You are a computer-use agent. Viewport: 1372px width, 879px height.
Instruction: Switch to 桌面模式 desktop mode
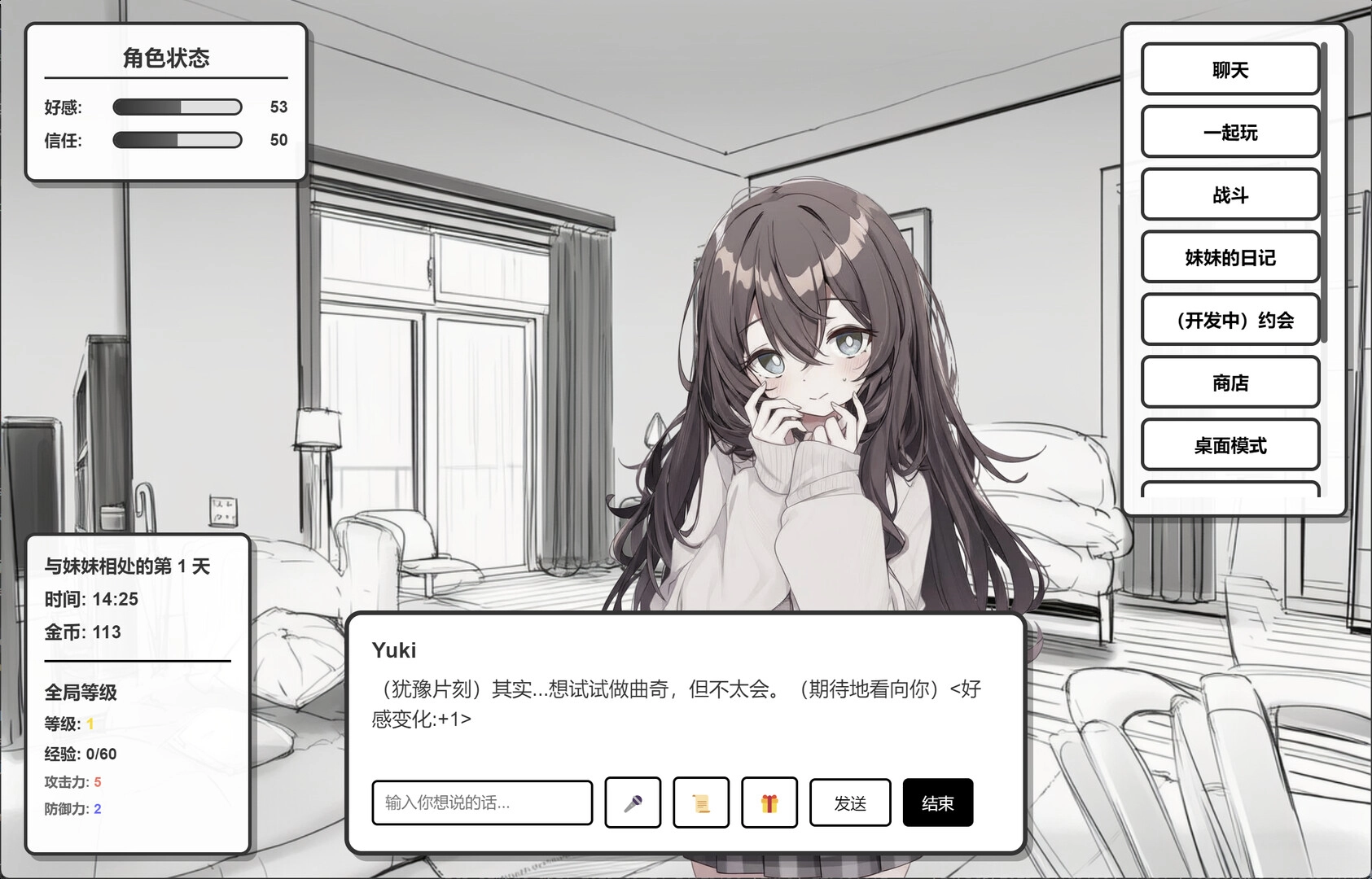(1230, 445)
